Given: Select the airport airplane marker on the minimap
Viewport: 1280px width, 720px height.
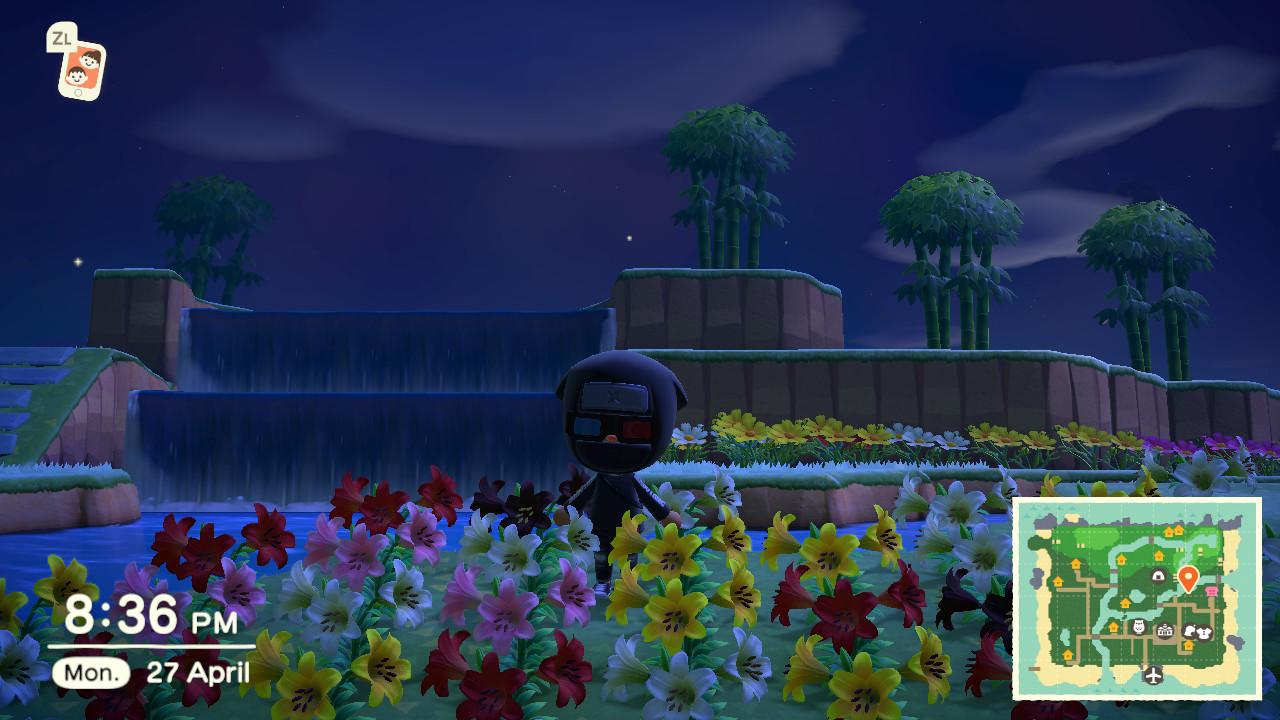Looking at the screenshot, I should point(1154,675).
